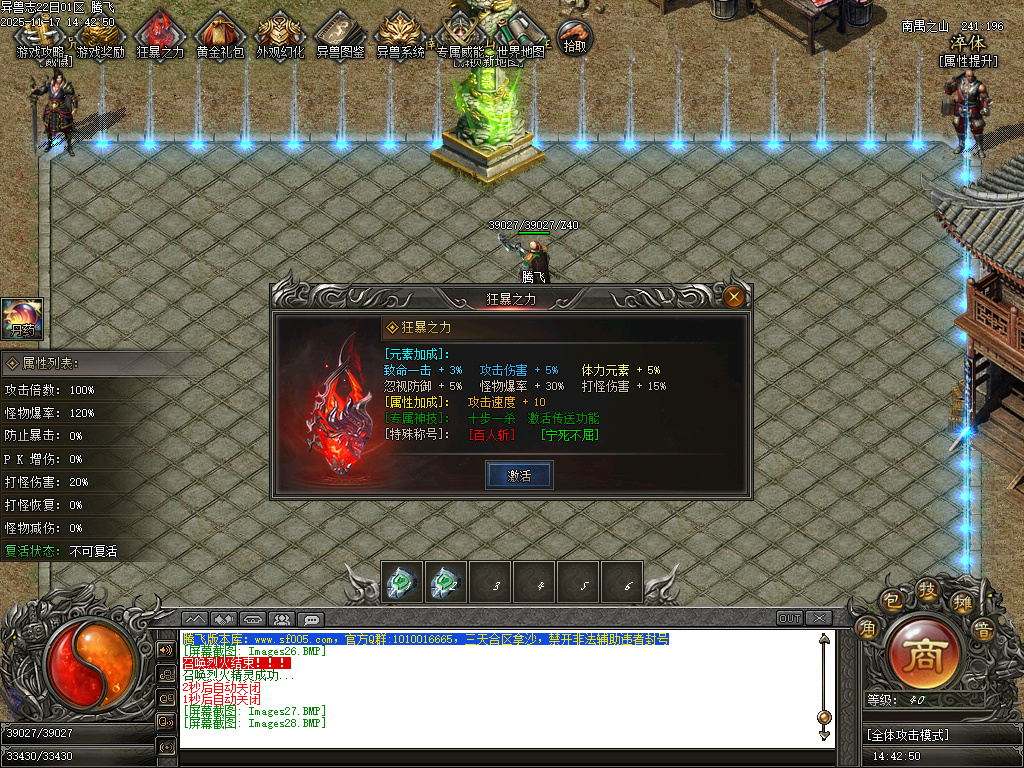
Task: Open the 淬体 attribute upgrade
Action: pyautogui.click(x=968, y=44)
